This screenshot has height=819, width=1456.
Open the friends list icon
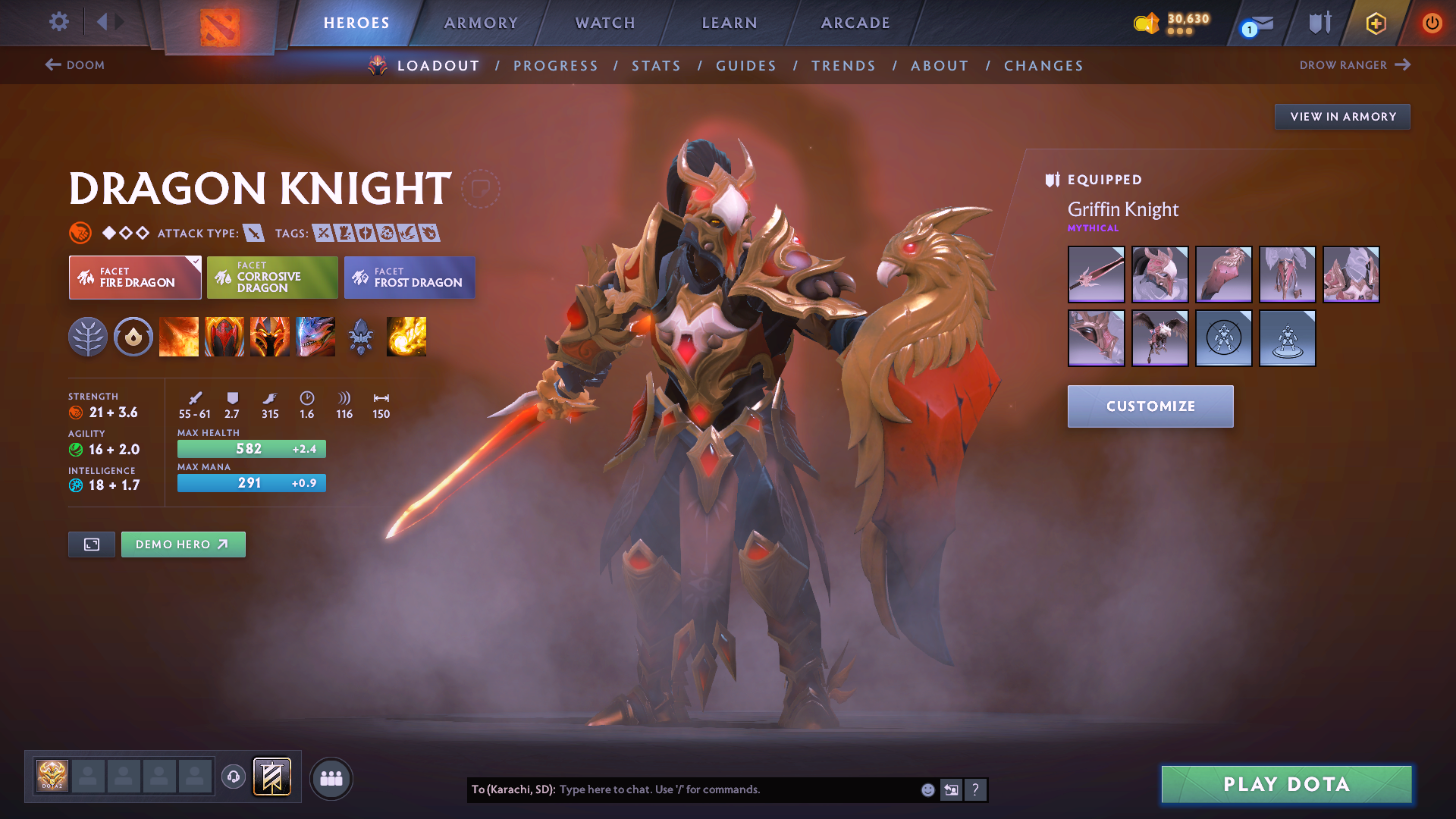point(331,778)
